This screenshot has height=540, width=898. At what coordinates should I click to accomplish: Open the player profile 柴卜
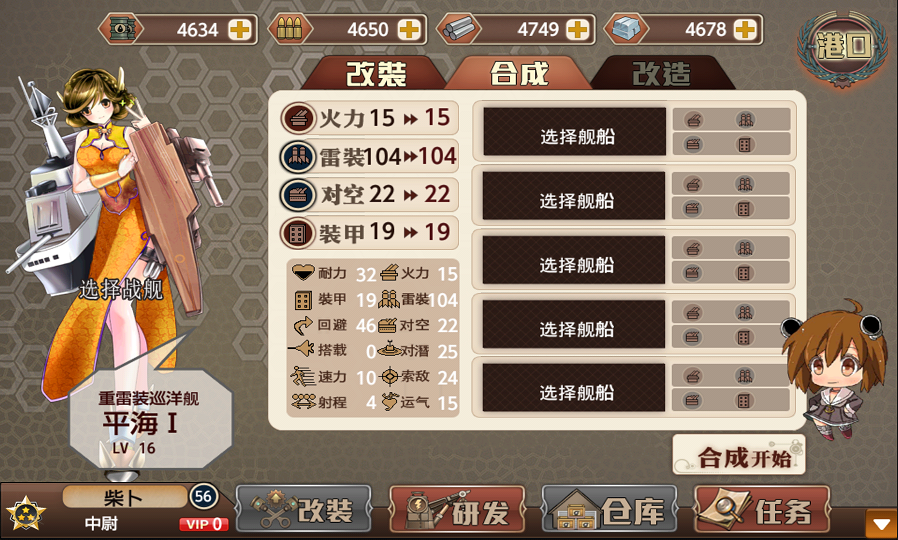[125, 497]
